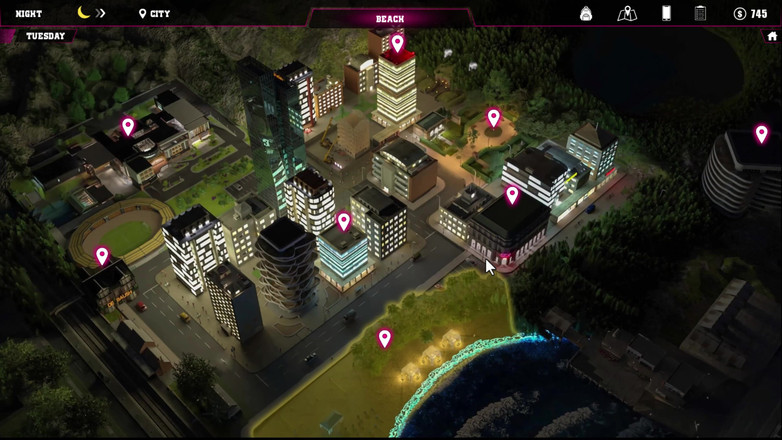
Task: Open the backpack inventory
Action: tap(586, 14)
